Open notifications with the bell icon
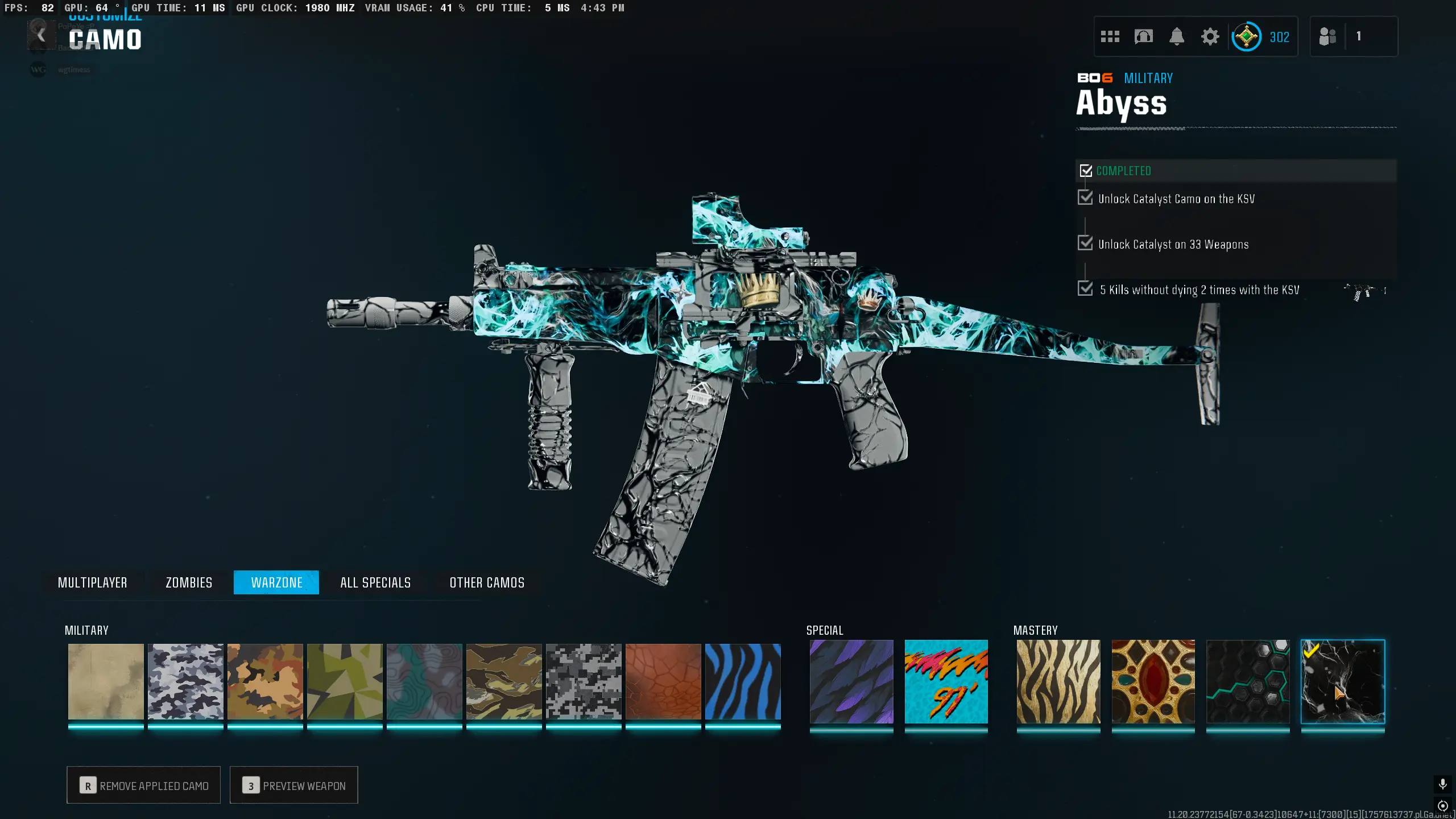Image resolution: width=1456 pixels, height=819 pixels. click(1177, 37)
